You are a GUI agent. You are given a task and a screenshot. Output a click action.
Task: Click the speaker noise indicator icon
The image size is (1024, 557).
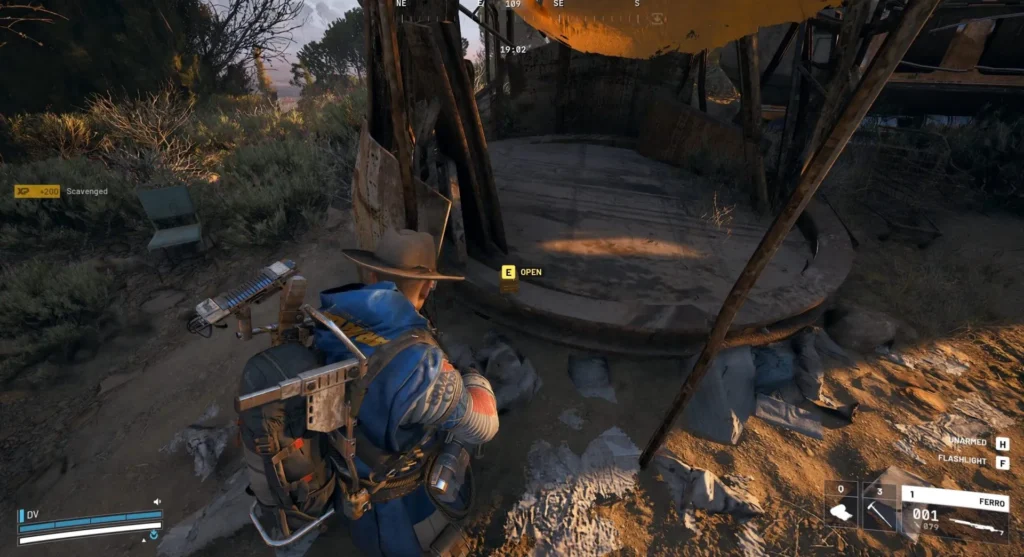click(156, 501)
